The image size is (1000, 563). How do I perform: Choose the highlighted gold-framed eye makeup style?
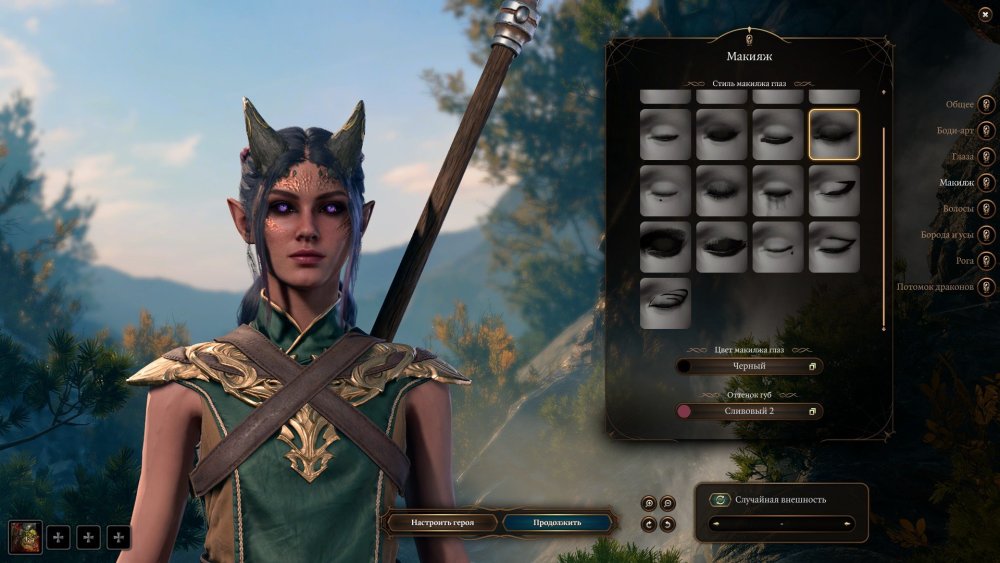pos(834,134)
